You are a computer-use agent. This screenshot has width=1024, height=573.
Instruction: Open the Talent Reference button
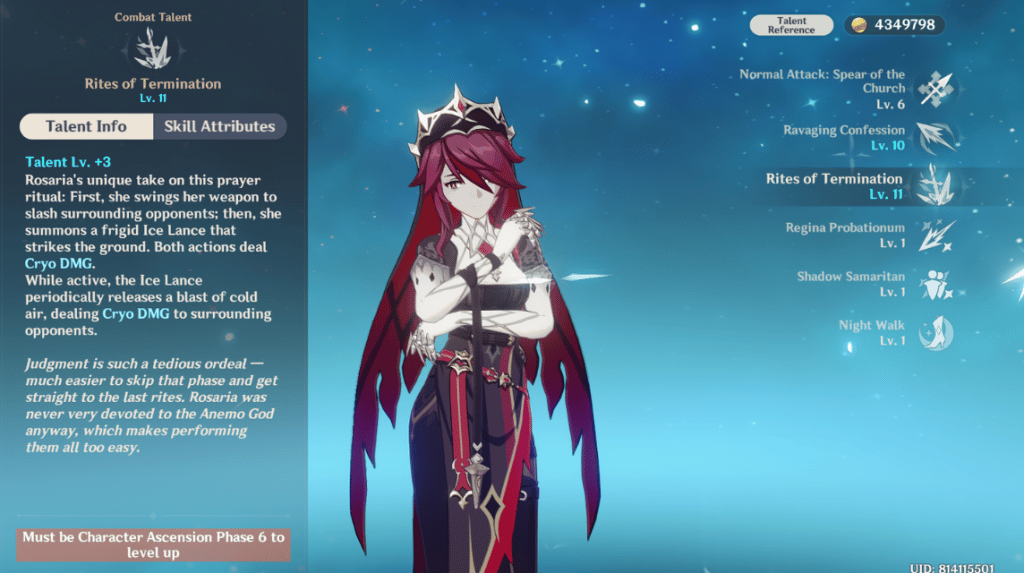791,25
